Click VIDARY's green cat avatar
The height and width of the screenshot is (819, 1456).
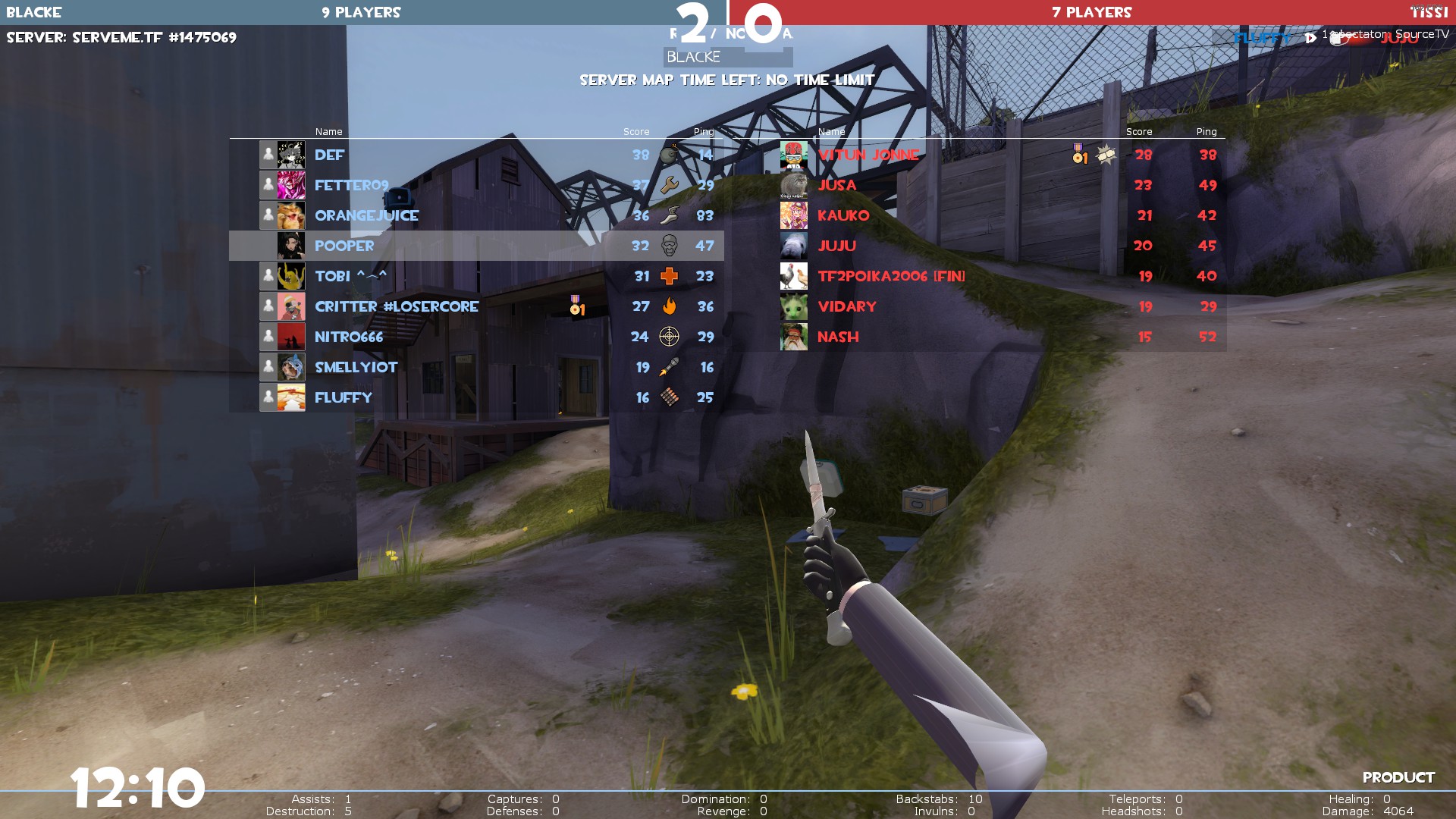point(794,306)
